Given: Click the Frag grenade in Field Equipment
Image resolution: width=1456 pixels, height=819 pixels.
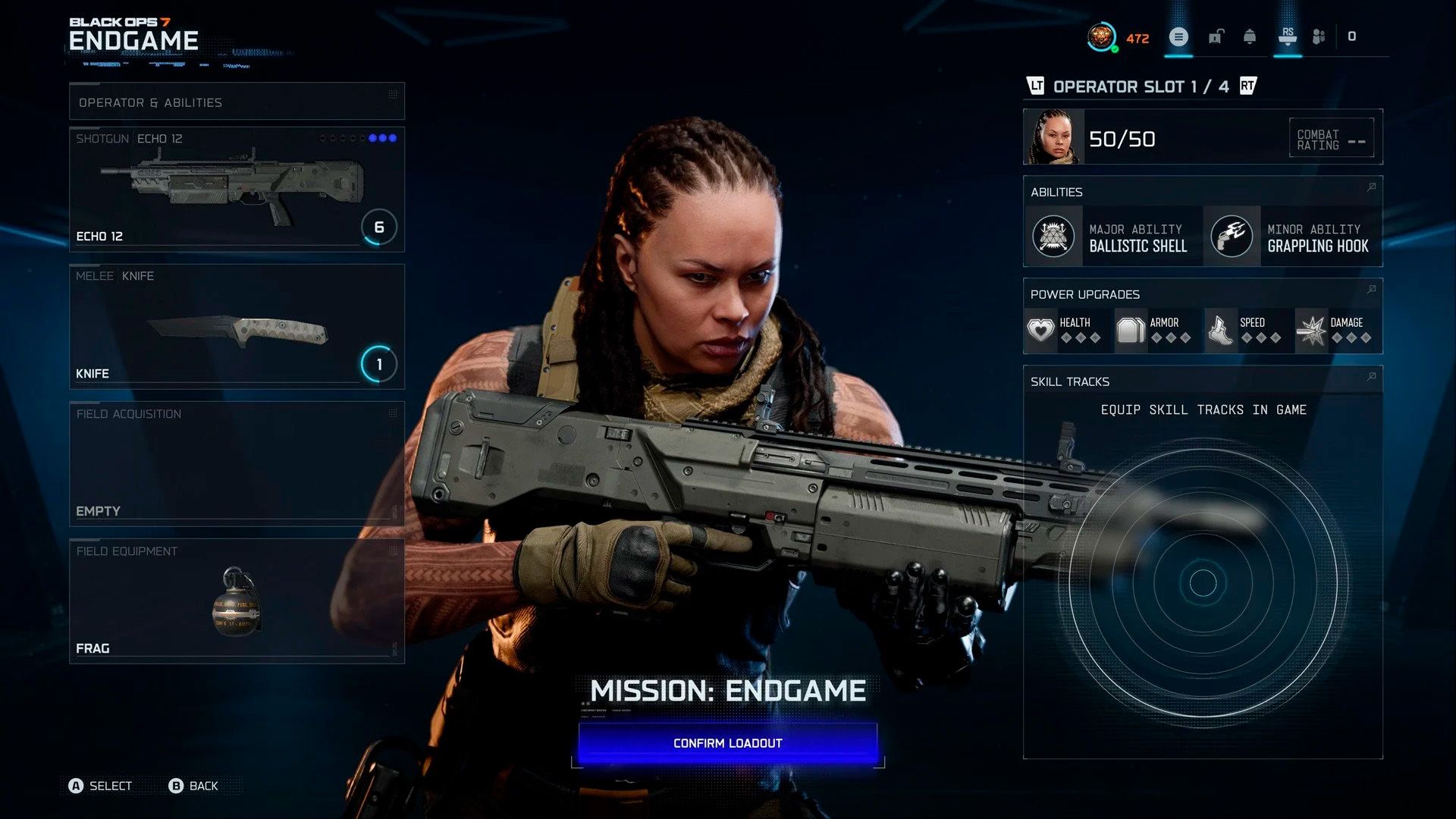Looking at the screenshot, I should pyautogui.click(x=235, y=603).
